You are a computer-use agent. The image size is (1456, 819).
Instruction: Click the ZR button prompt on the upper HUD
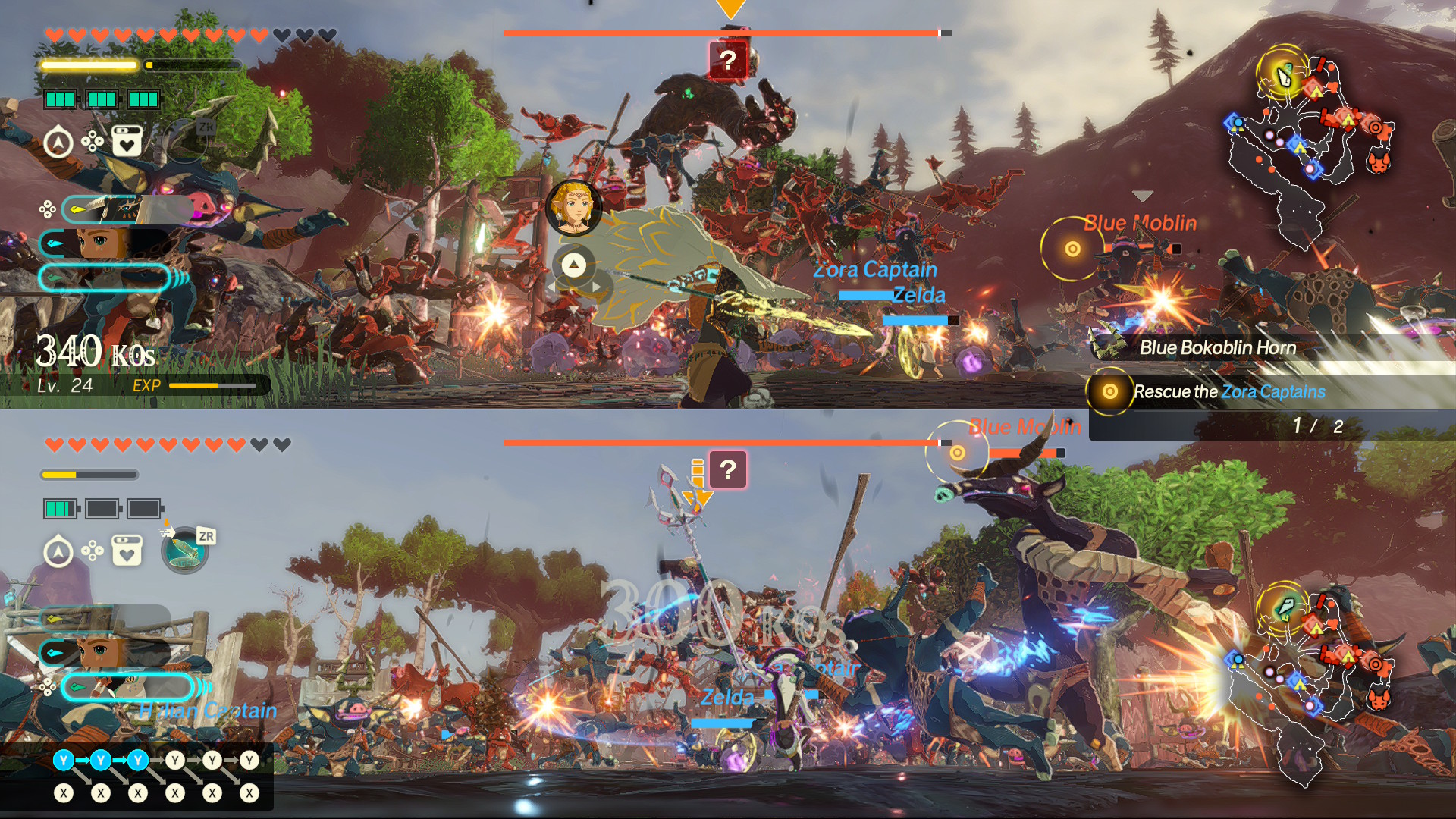(x=206, y=127)
